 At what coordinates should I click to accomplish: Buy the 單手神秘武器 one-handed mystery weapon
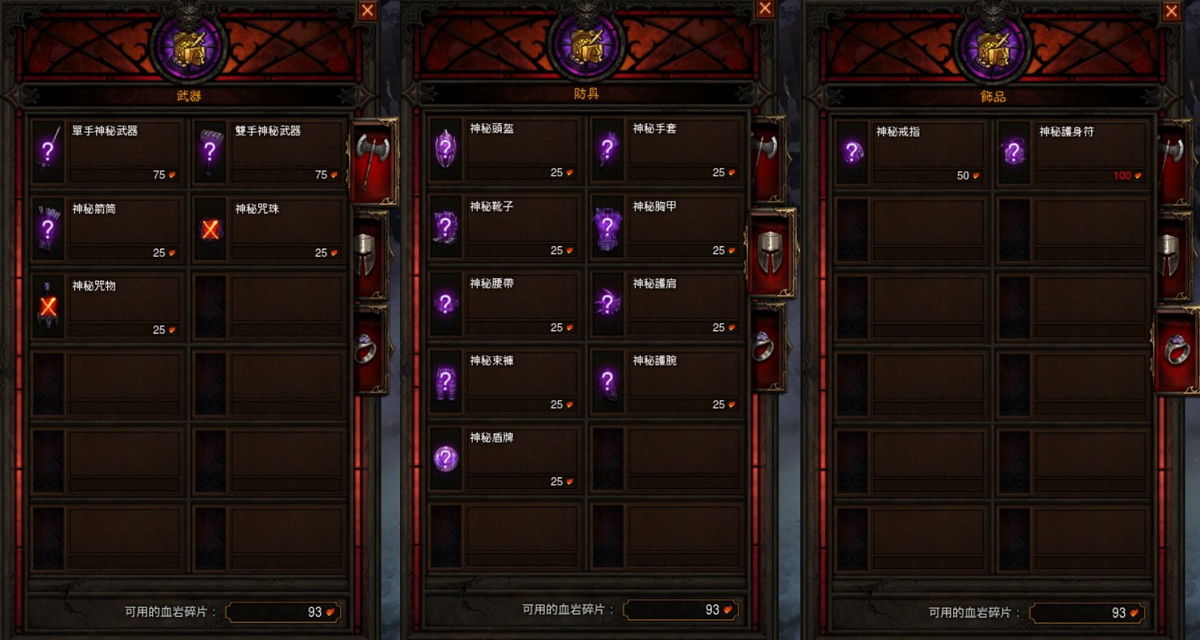click(x=108, y=153)
